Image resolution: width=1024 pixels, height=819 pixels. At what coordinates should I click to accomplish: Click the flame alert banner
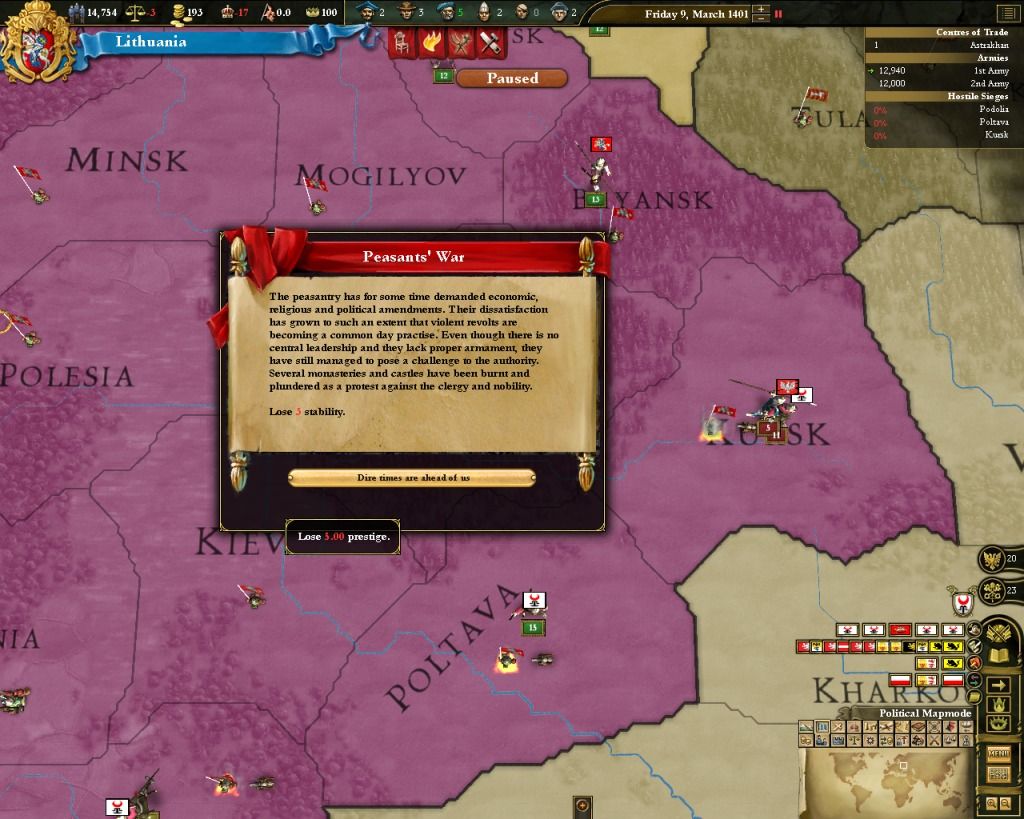(431, 42)
